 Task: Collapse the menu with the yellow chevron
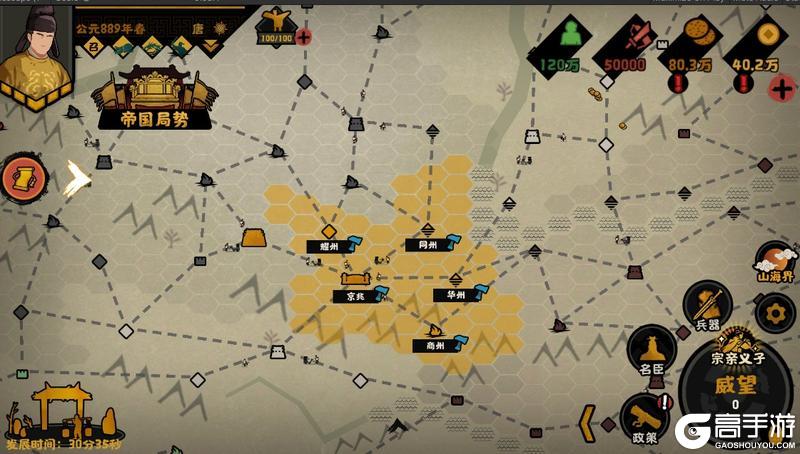[x=588, y=422]
